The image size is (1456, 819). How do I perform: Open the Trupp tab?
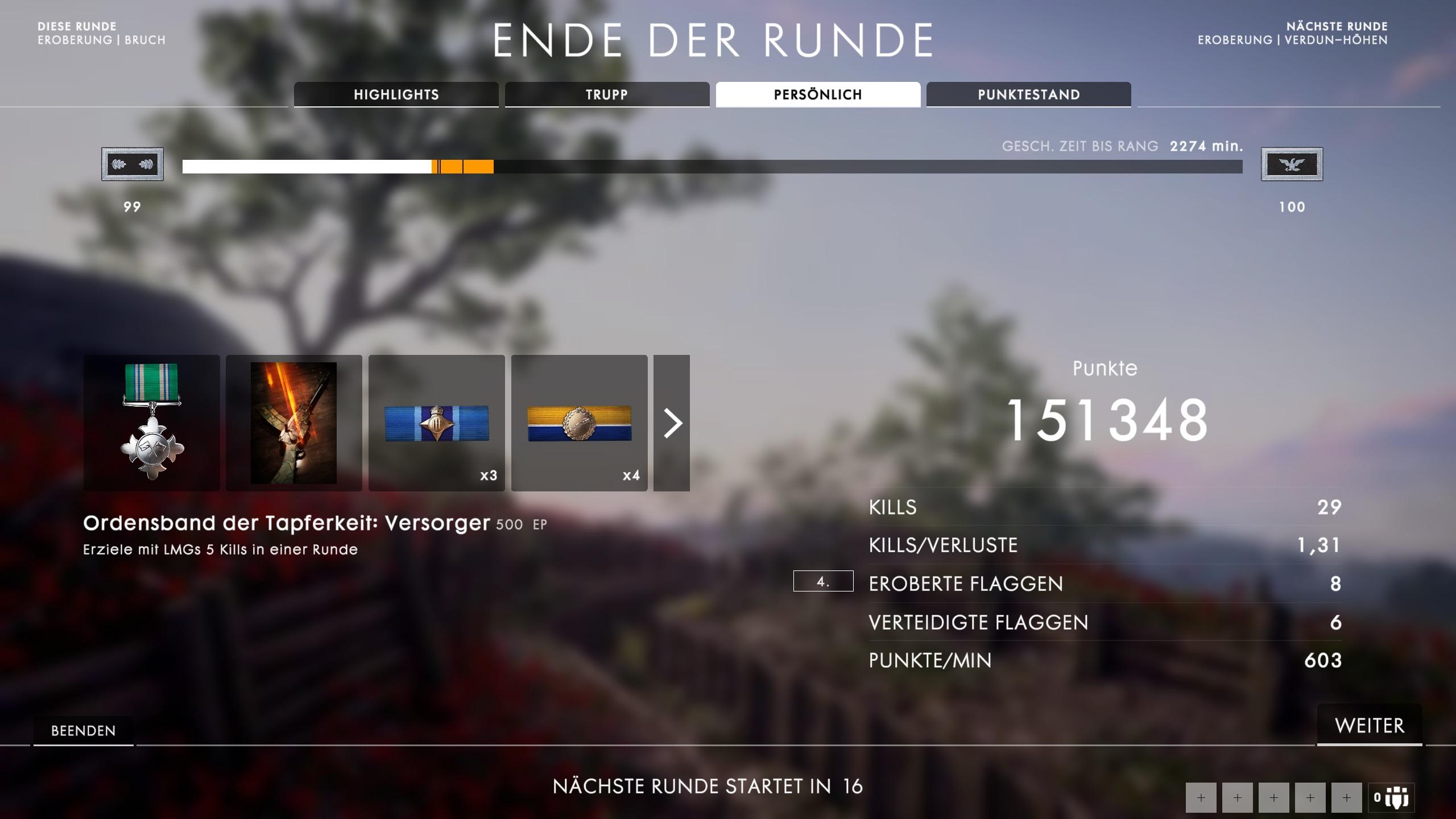point(606,94)
